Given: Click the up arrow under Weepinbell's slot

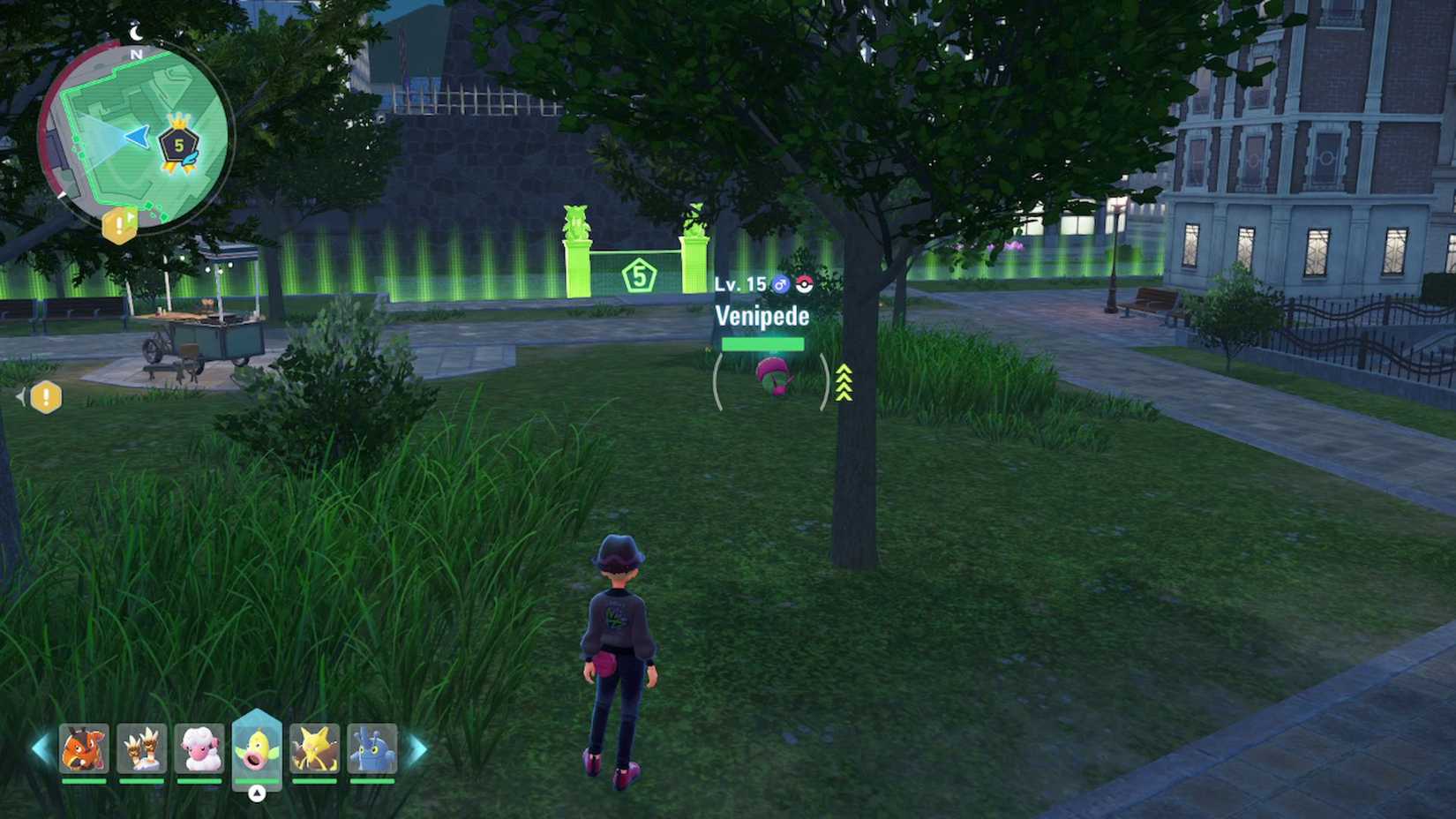Looking at the screenshot, I should 257,792.
